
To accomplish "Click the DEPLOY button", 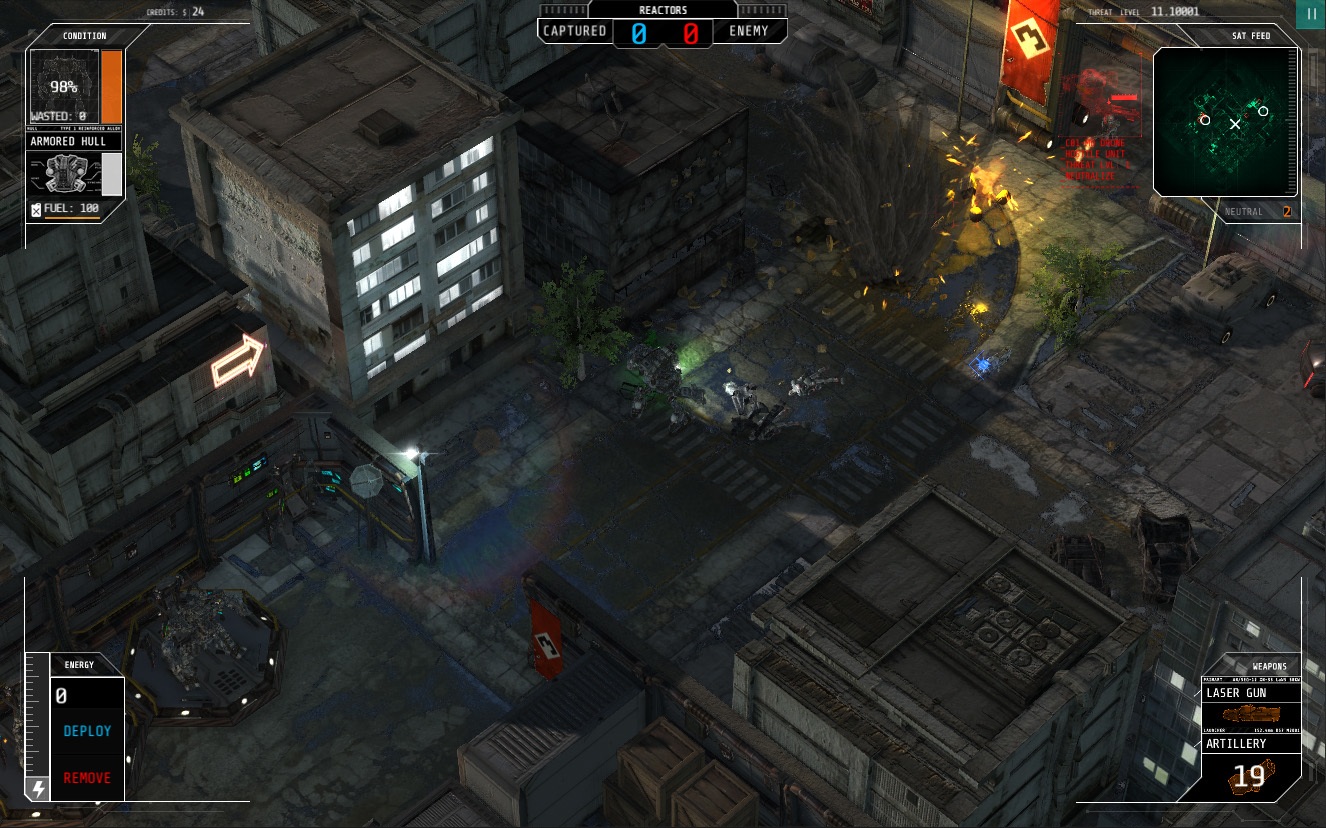I will pyautogui.click(x=87, y=731).
